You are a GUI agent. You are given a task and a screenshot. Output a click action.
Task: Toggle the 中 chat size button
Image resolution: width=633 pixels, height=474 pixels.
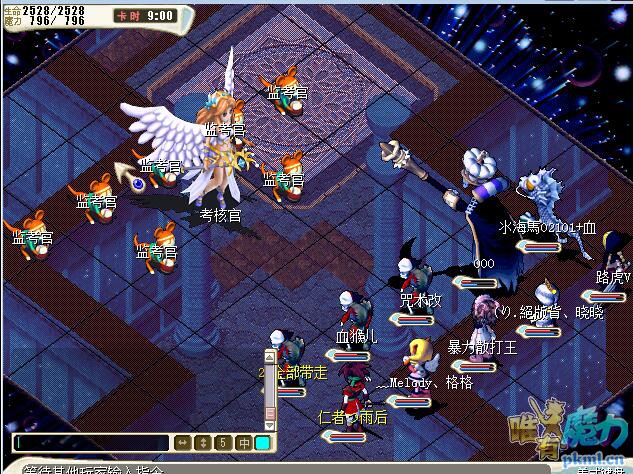242,442
